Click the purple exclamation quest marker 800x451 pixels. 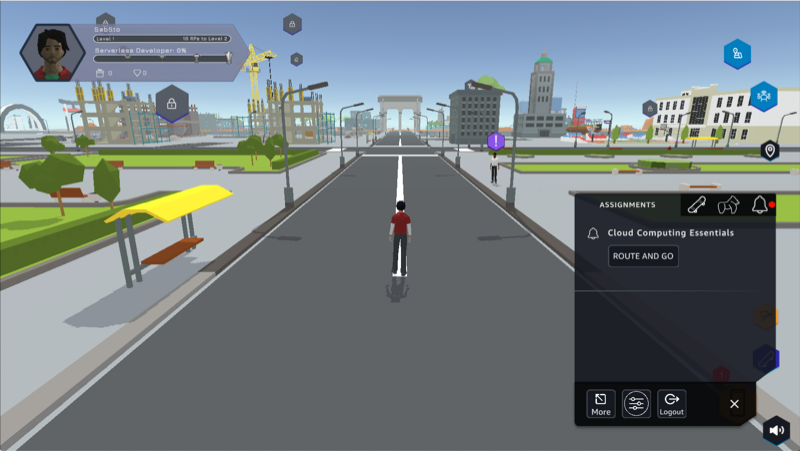coord(495,141)
